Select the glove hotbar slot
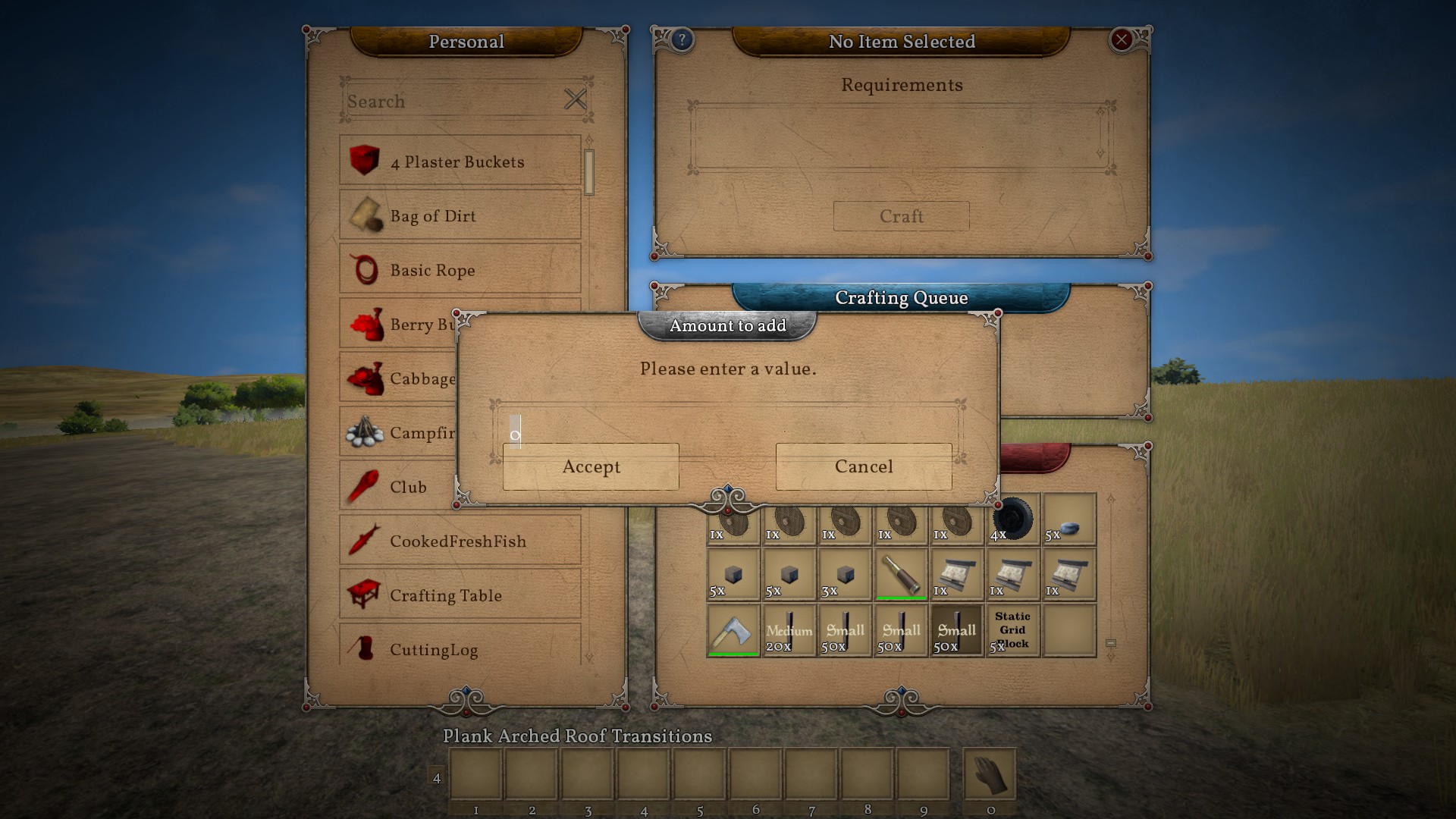 990,774
